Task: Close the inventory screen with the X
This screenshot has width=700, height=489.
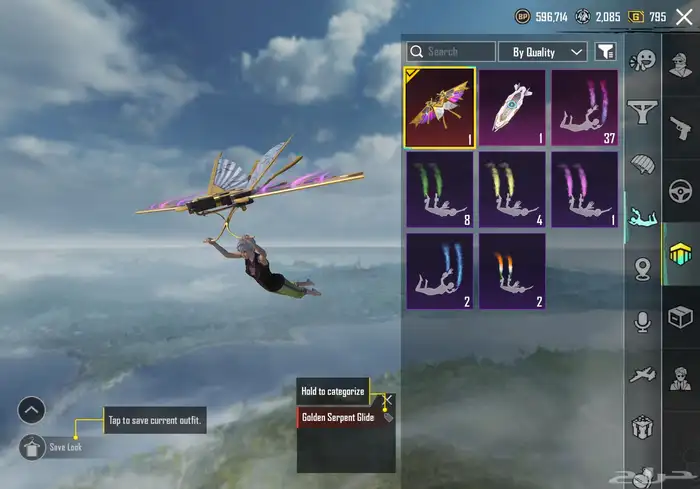Action: pyautogui.click(x=685, y=17)
